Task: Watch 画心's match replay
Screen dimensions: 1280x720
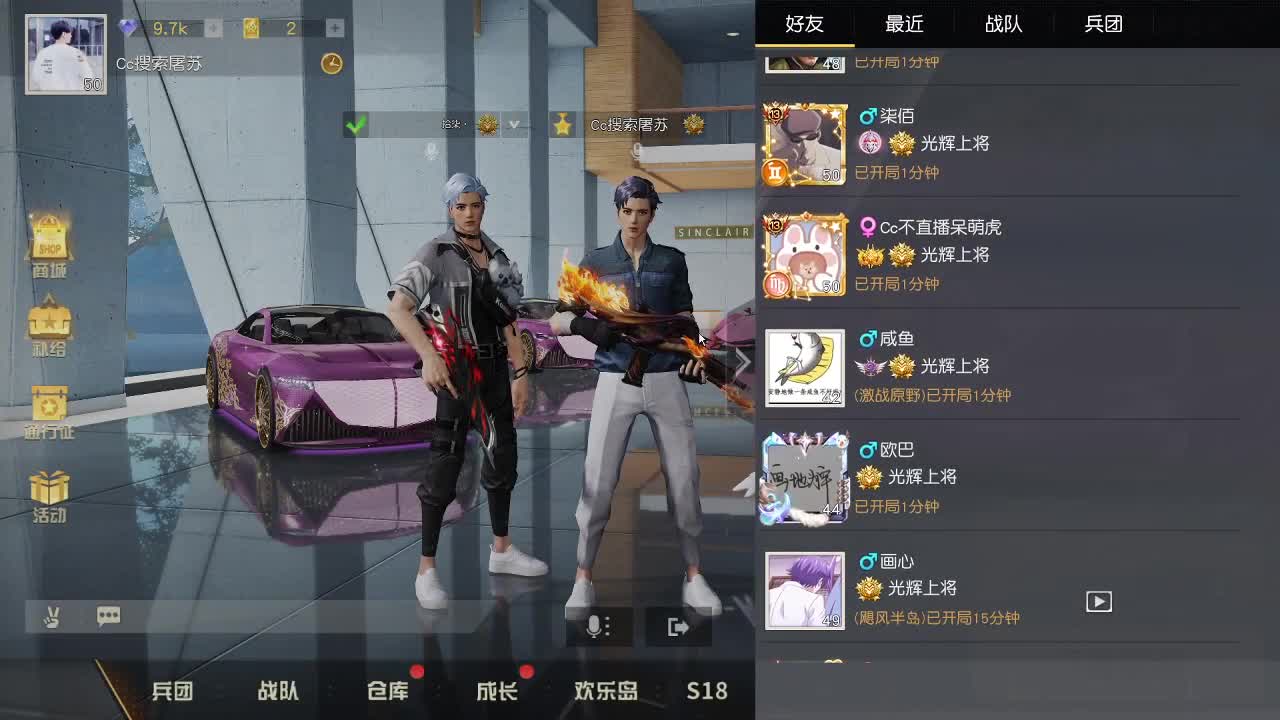Action: (x=1099, y=601)
